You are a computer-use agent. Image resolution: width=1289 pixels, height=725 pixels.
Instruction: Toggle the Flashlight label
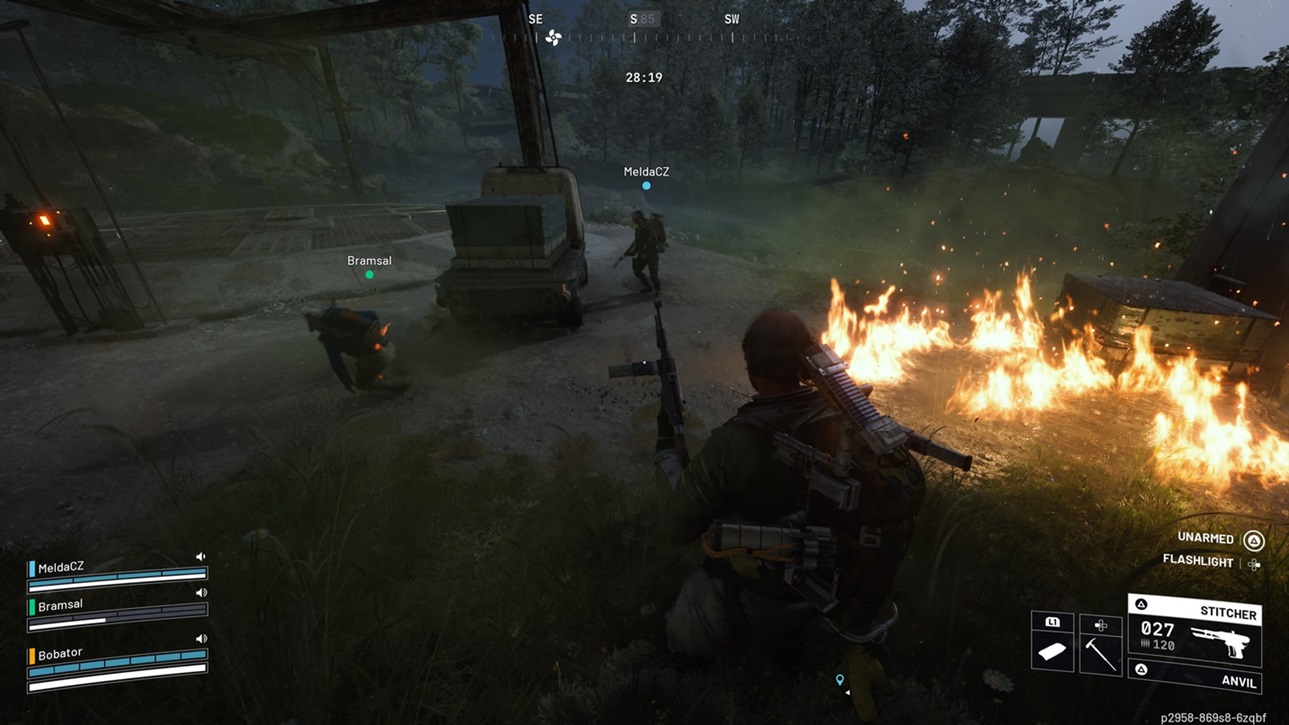pyautogui.click(x=1198, y=562)
